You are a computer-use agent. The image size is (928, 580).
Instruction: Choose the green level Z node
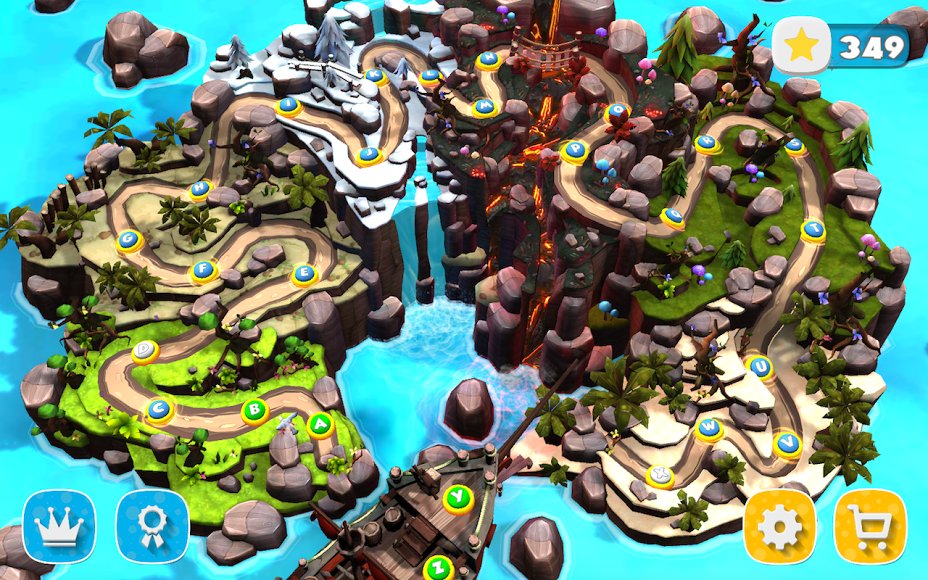point(437,567)
